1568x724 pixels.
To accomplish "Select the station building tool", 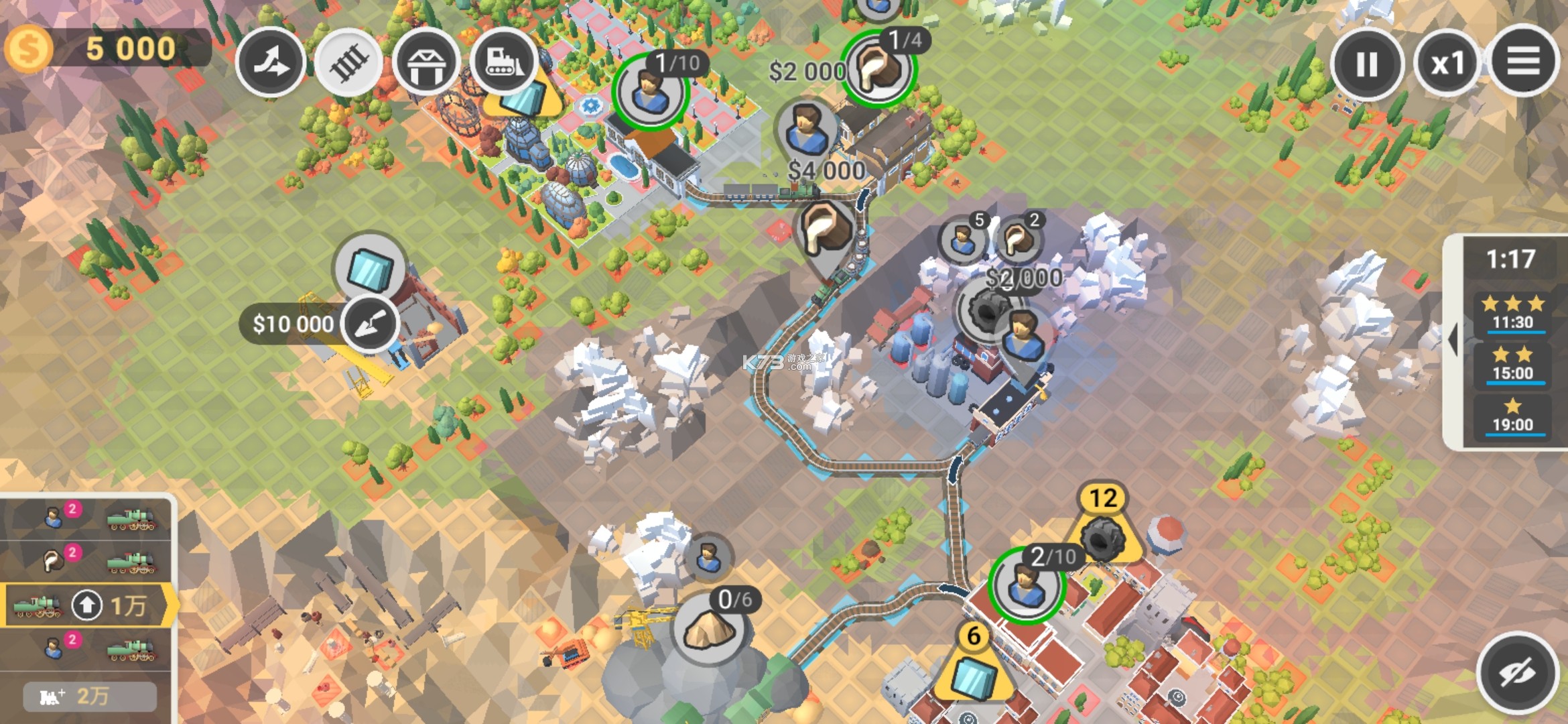I will coord(426,63).
